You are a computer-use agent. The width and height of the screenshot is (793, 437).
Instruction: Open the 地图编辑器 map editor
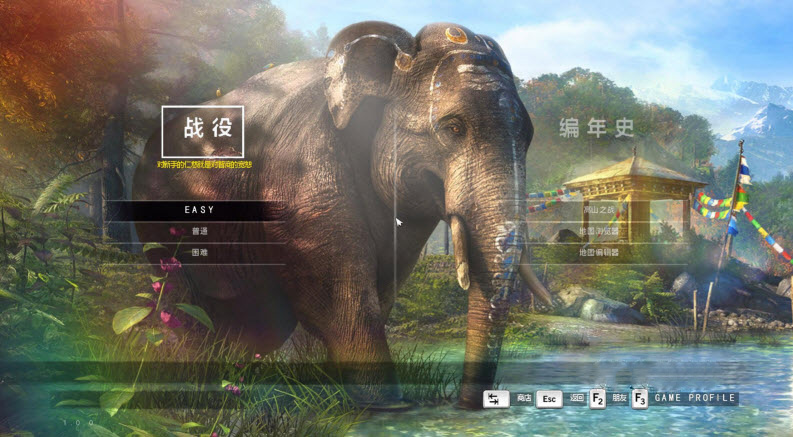pos(599,253)
